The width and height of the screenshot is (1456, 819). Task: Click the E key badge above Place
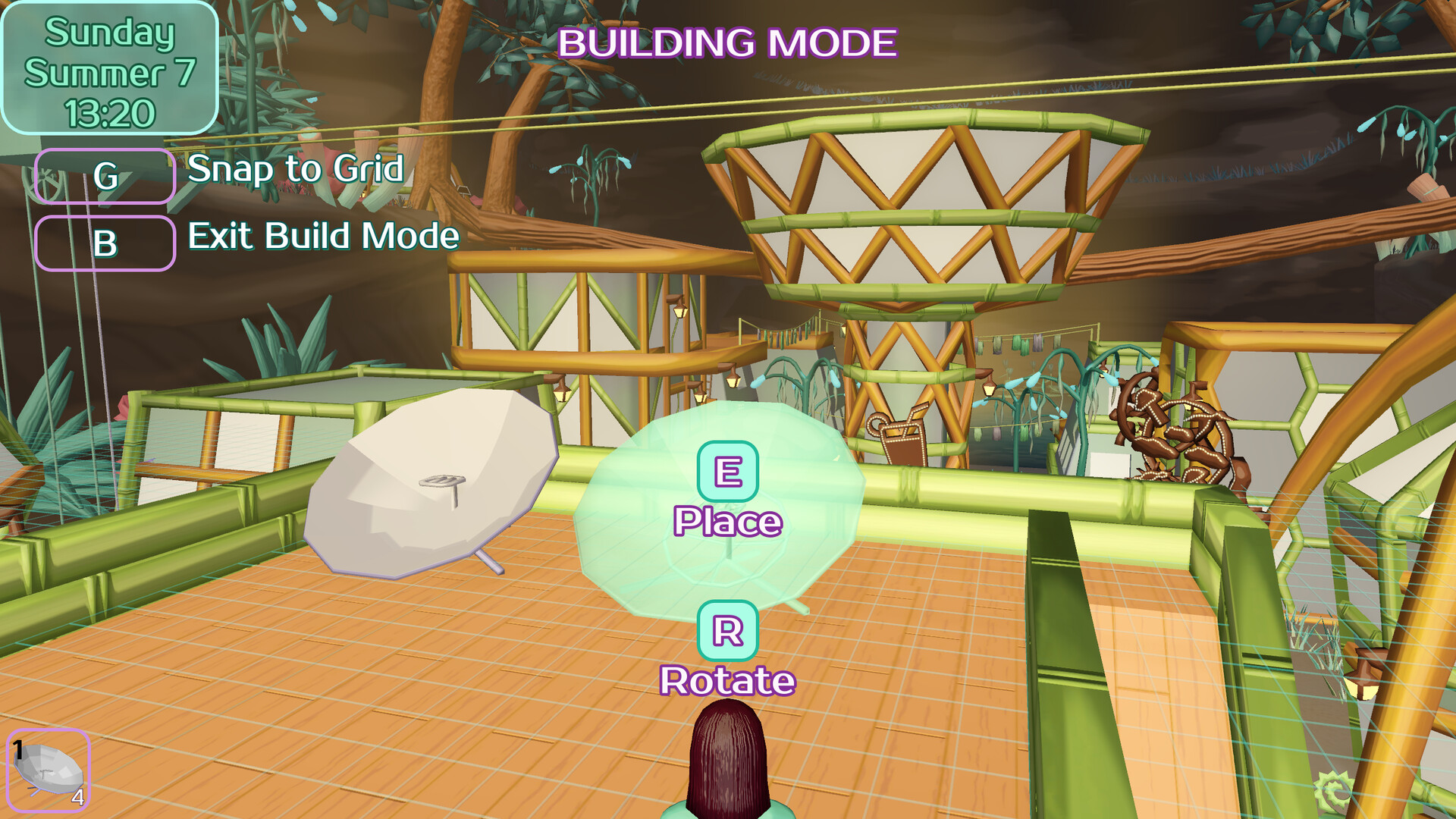coord(726,472)
